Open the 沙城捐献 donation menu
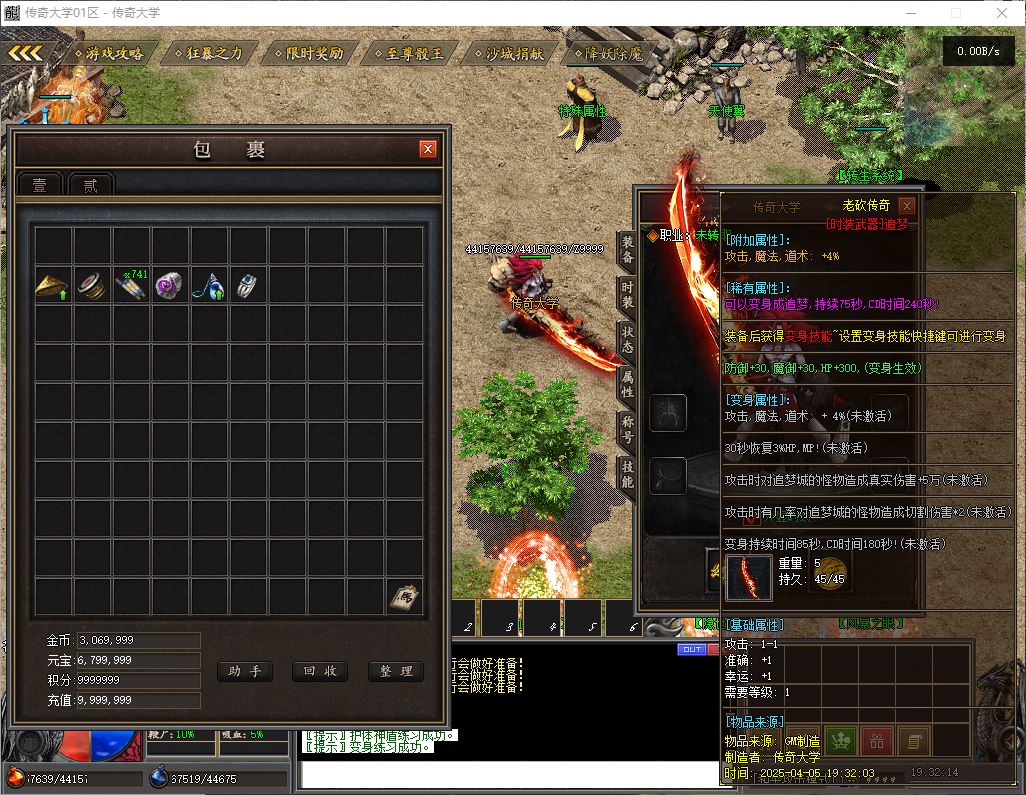The width and height of the screenshot is (1026, 795). click(x=508, y=53)
